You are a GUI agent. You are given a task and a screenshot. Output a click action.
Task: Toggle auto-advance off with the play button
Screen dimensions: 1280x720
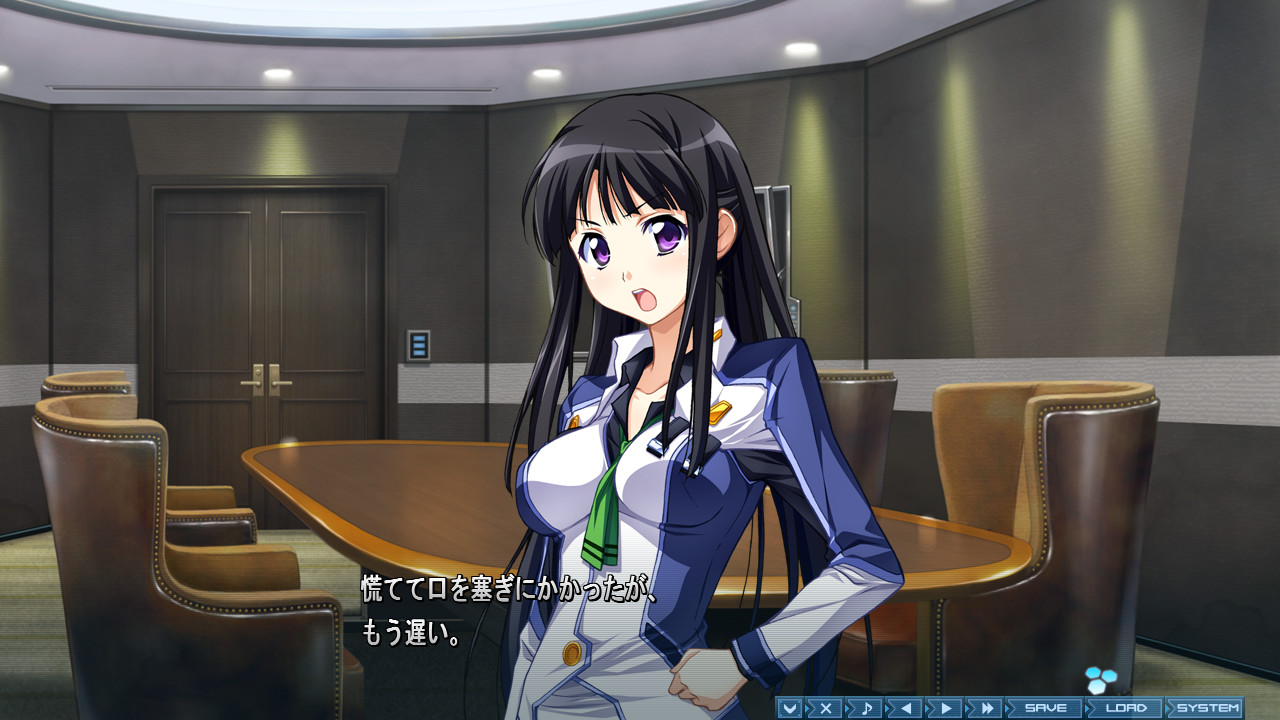point(945,708)
